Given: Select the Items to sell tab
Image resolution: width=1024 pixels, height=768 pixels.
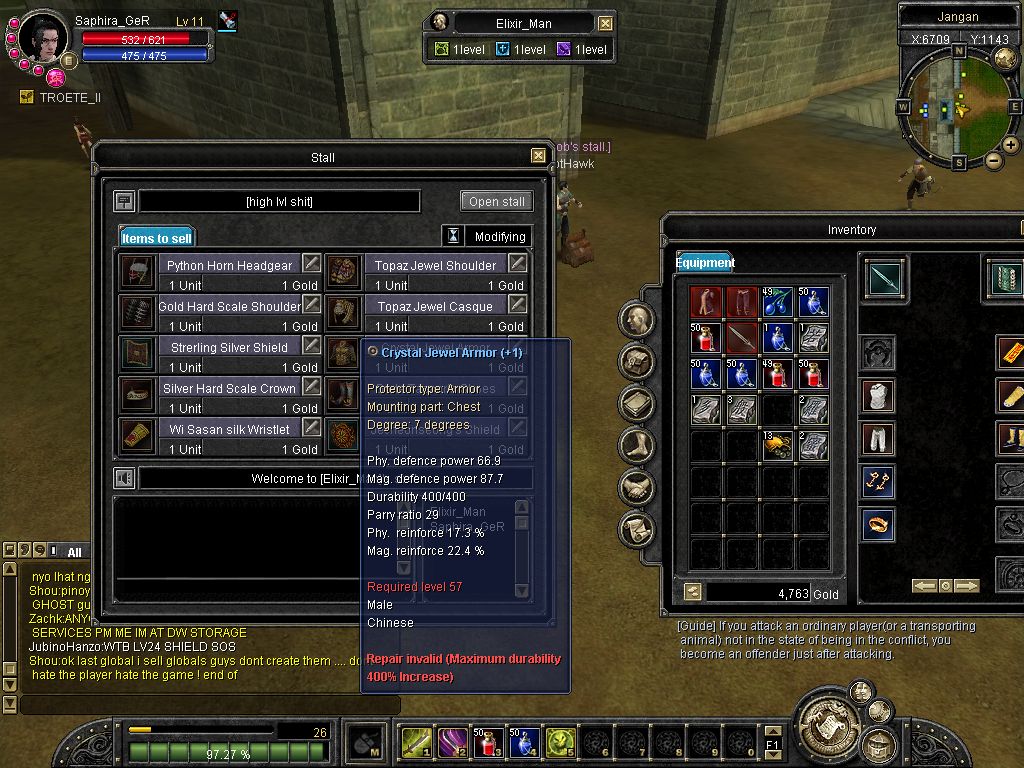Looking at the screenshot, I should tap(156, 238).
